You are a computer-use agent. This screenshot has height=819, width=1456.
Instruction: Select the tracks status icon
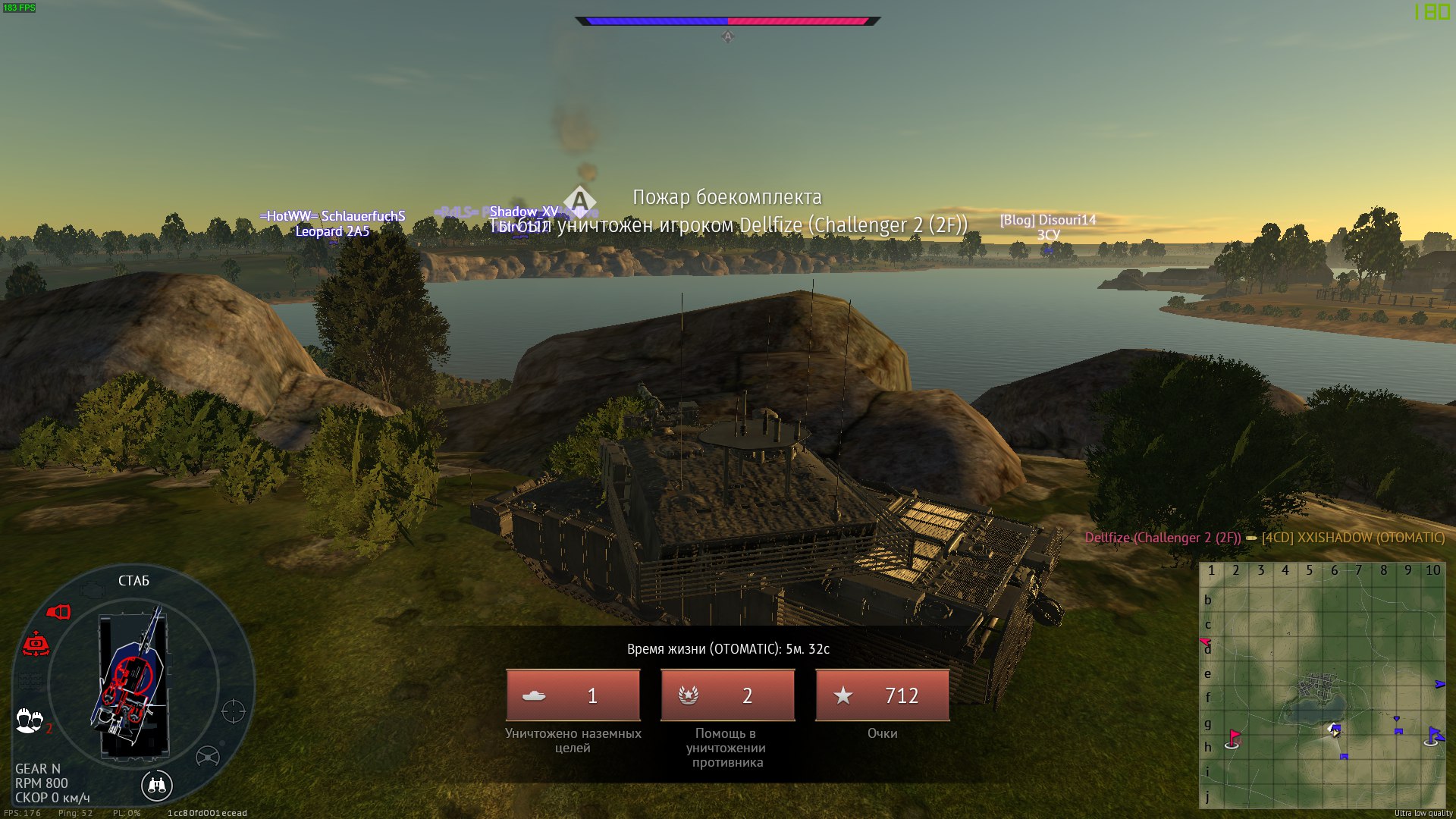click(x=30, y=680)
